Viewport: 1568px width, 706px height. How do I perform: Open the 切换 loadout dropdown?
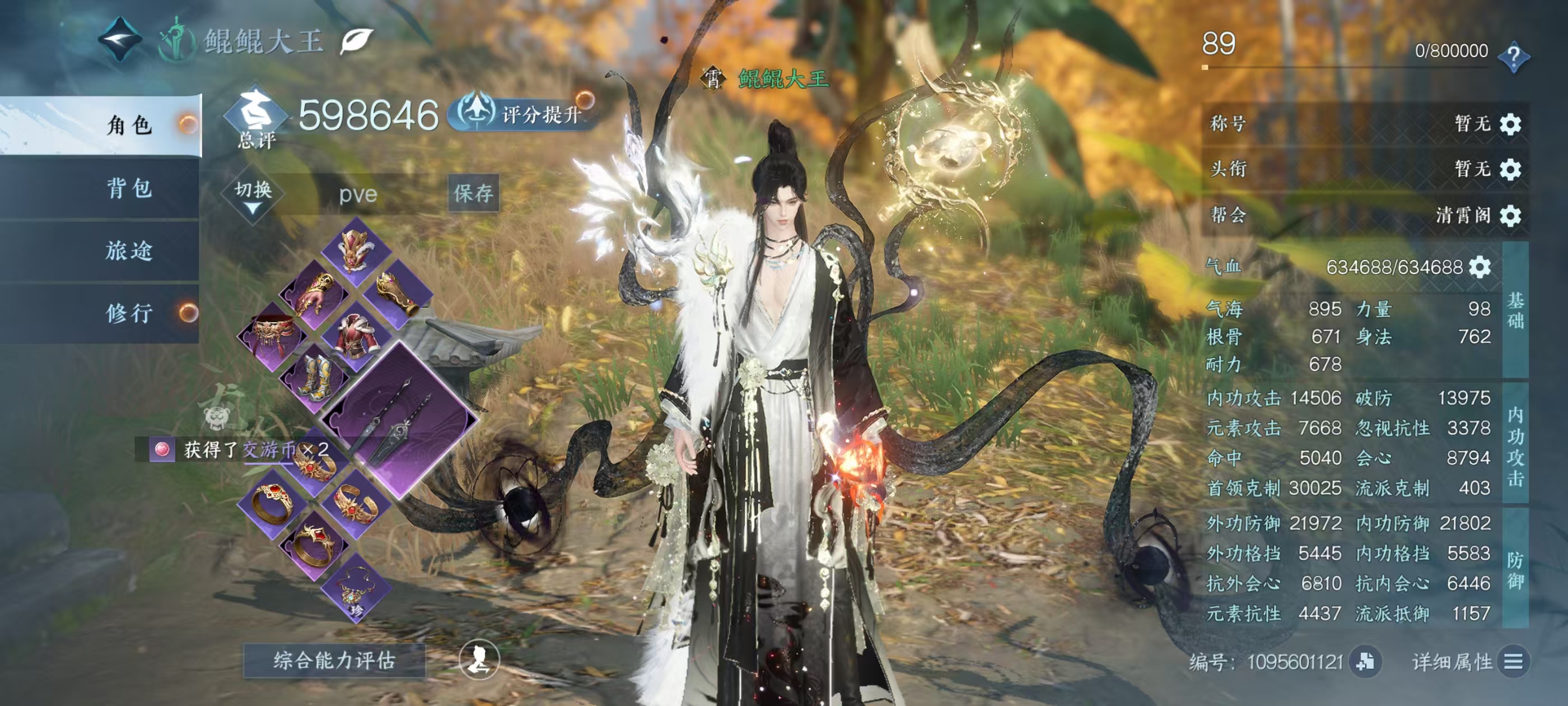pos(253,196)
